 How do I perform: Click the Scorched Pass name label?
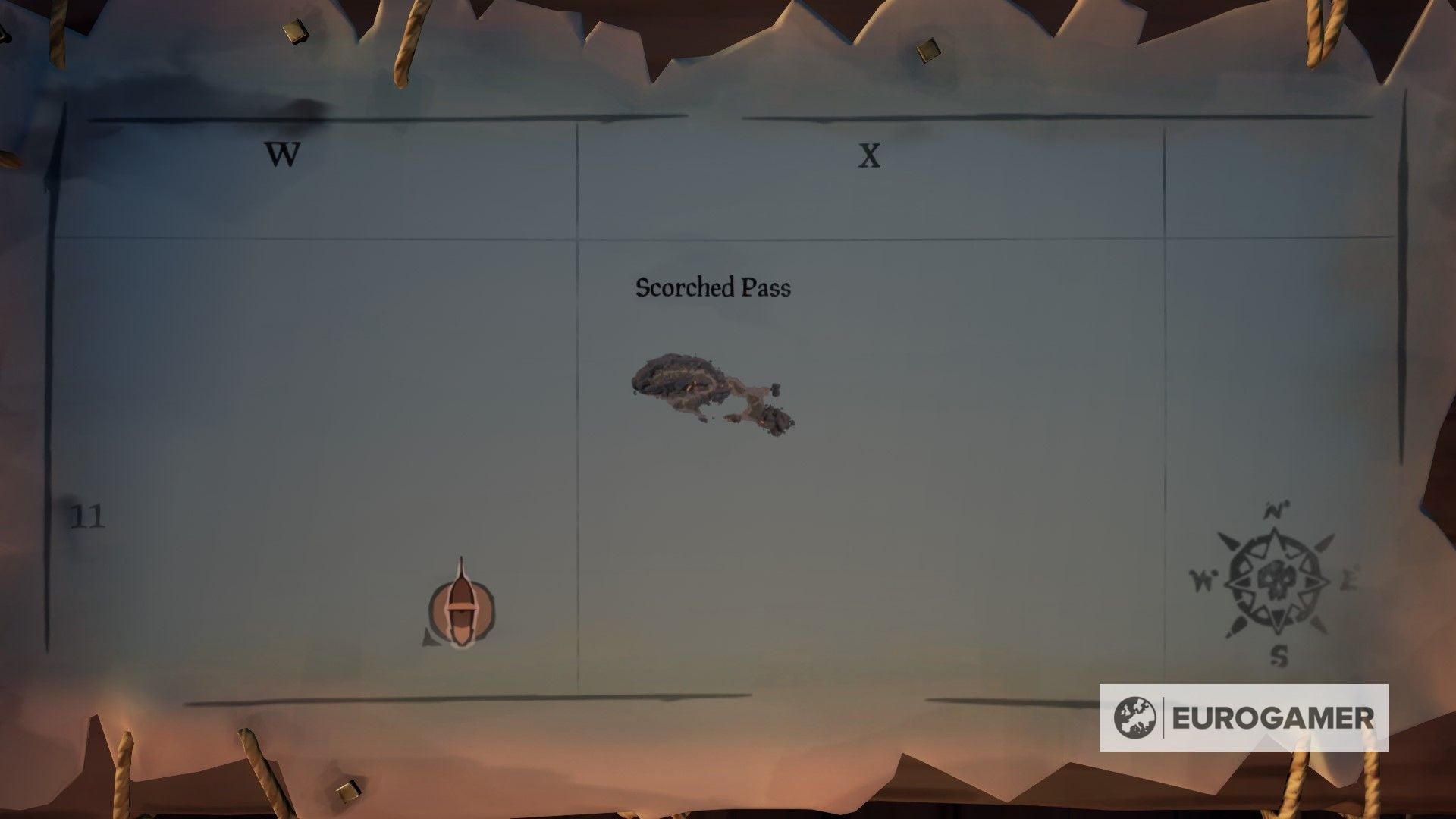(x=713, y=288)
